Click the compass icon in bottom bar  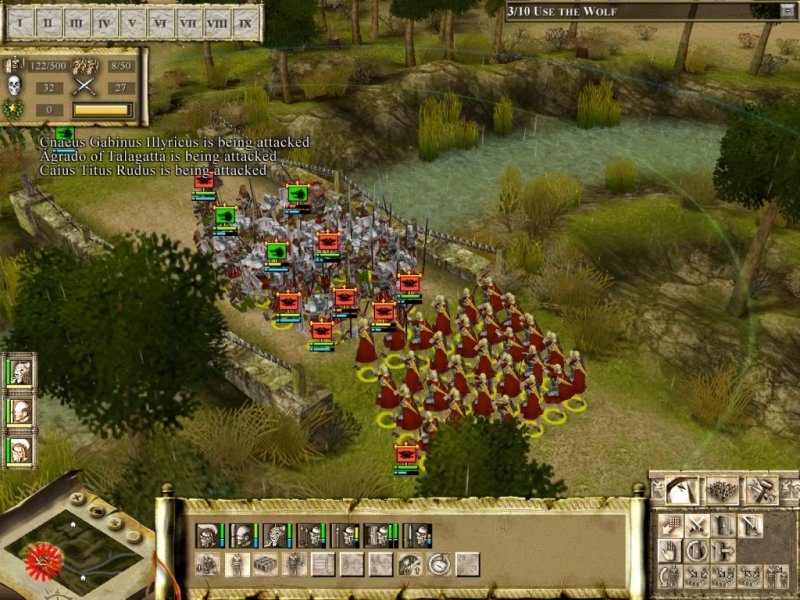[438, 565]
